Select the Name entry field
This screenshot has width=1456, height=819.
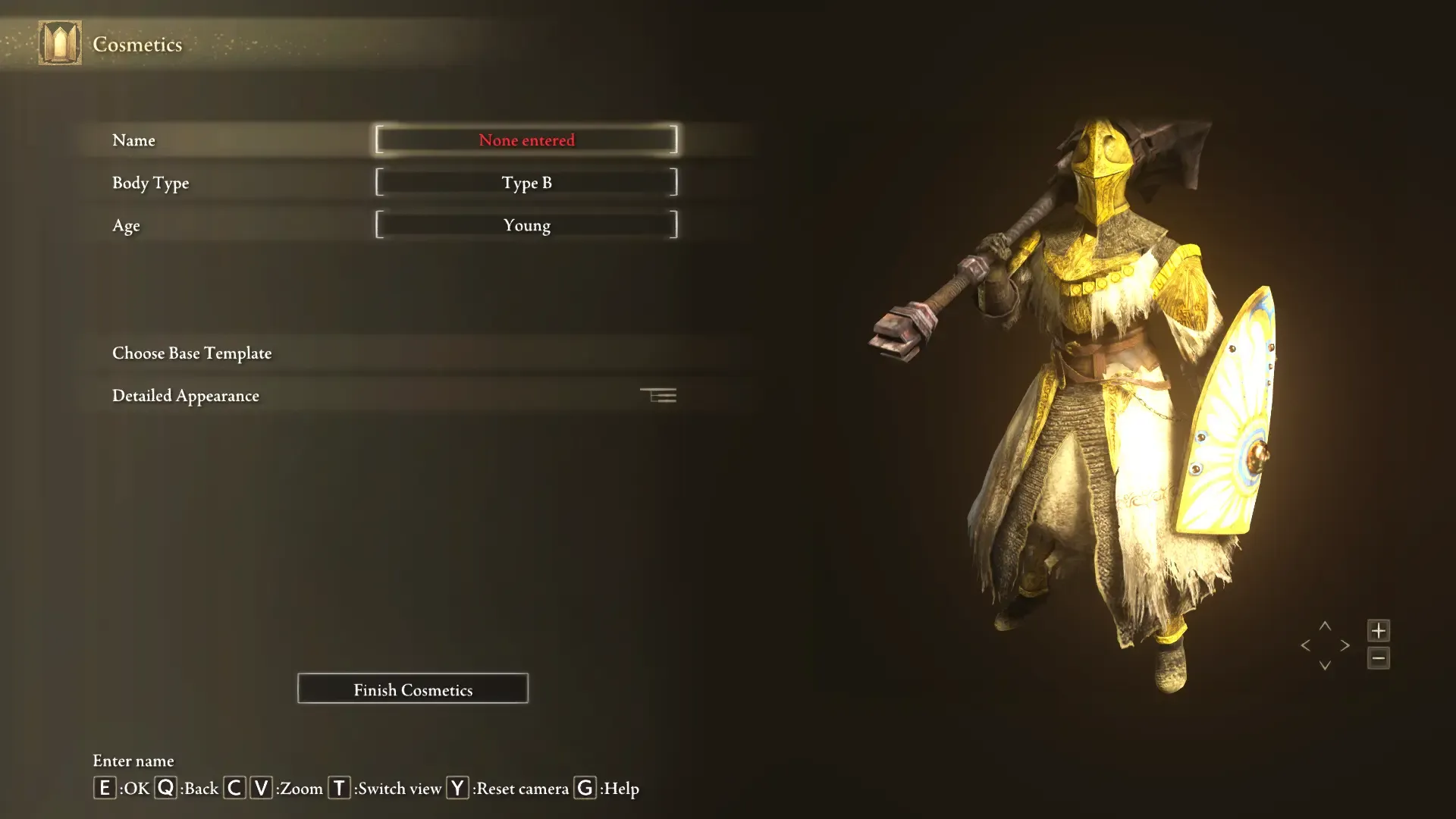point(526,140)
